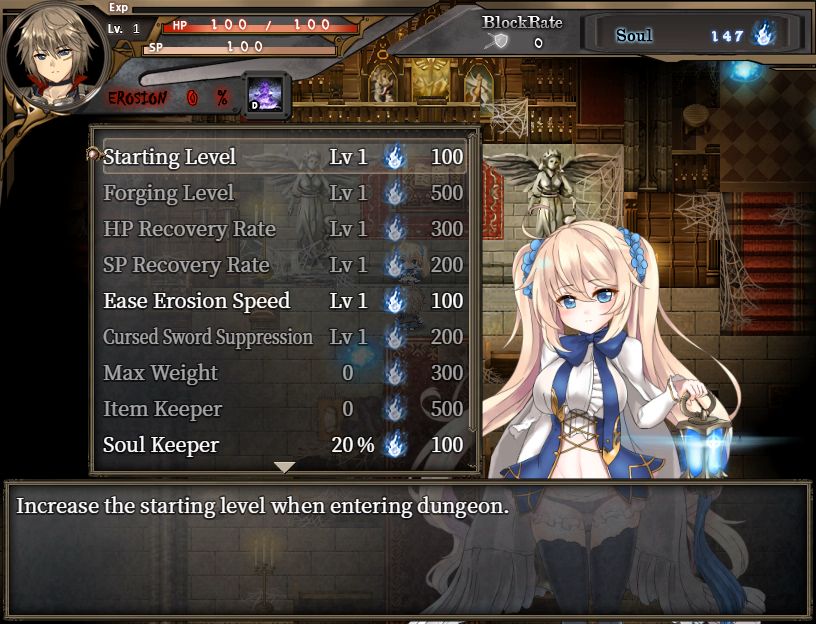Upgrade Ease Erosion Speed
816x624 pixels.
[x=283, y=301]
